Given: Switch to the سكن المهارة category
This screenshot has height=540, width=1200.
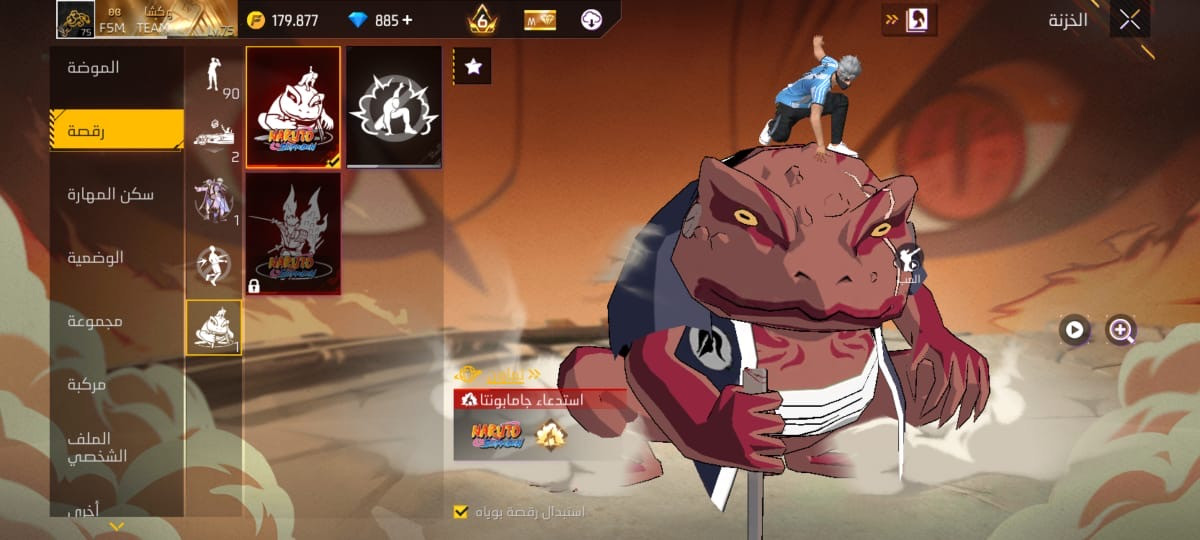Looking at the screenshot, I should 117,194.
